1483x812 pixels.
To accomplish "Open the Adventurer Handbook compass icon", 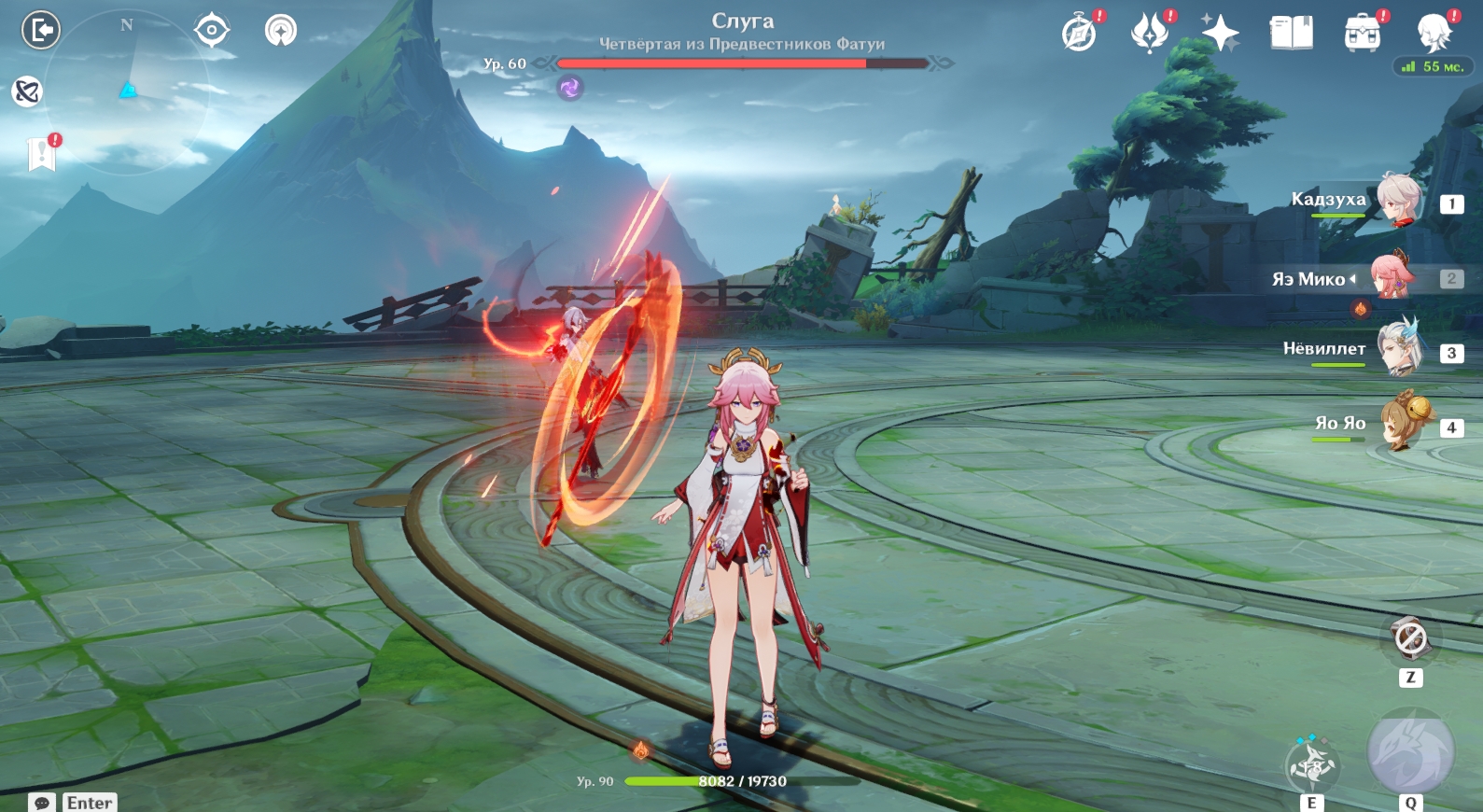I will tap(1080, 34).
